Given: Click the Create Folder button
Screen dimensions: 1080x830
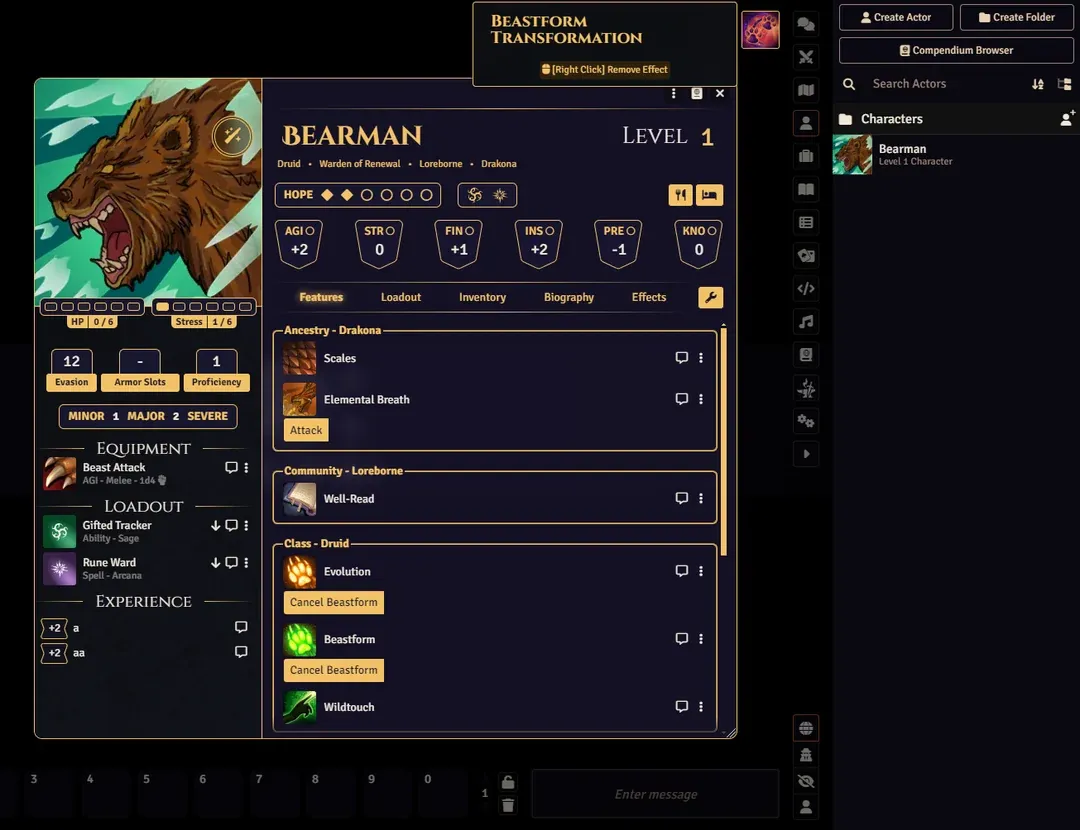Looking at the screenshot, I should 1017,17.
